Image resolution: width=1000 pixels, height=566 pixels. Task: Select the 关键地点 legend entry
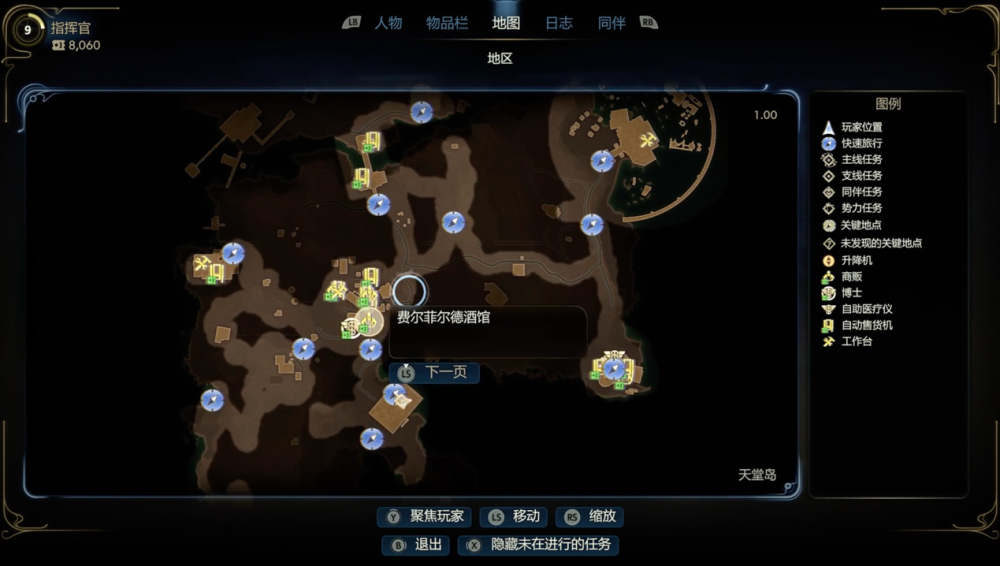coord(861,226)
